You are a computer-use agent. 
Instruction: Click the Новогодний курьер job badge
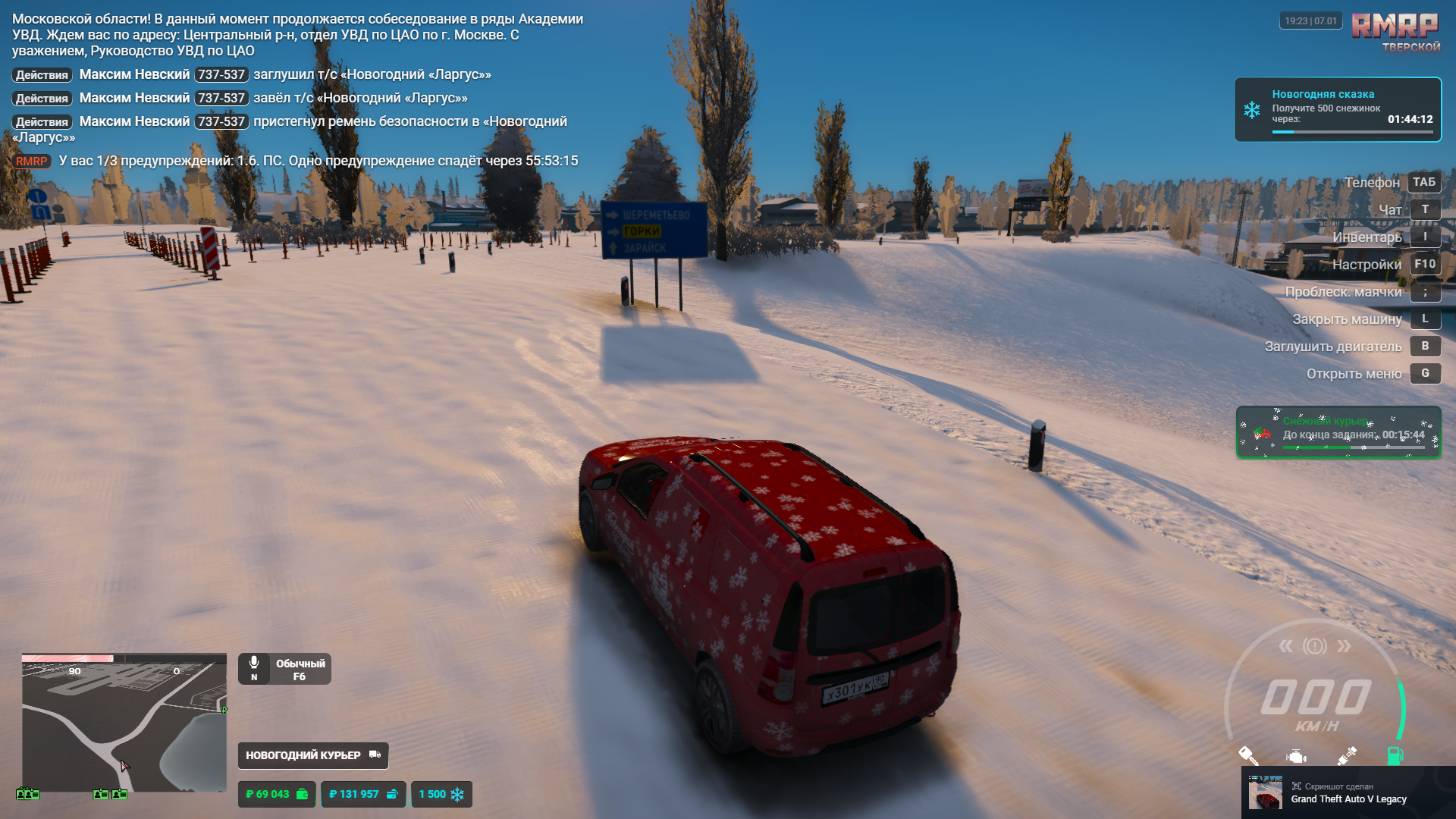pyautogui.click(x=312, y=755)
